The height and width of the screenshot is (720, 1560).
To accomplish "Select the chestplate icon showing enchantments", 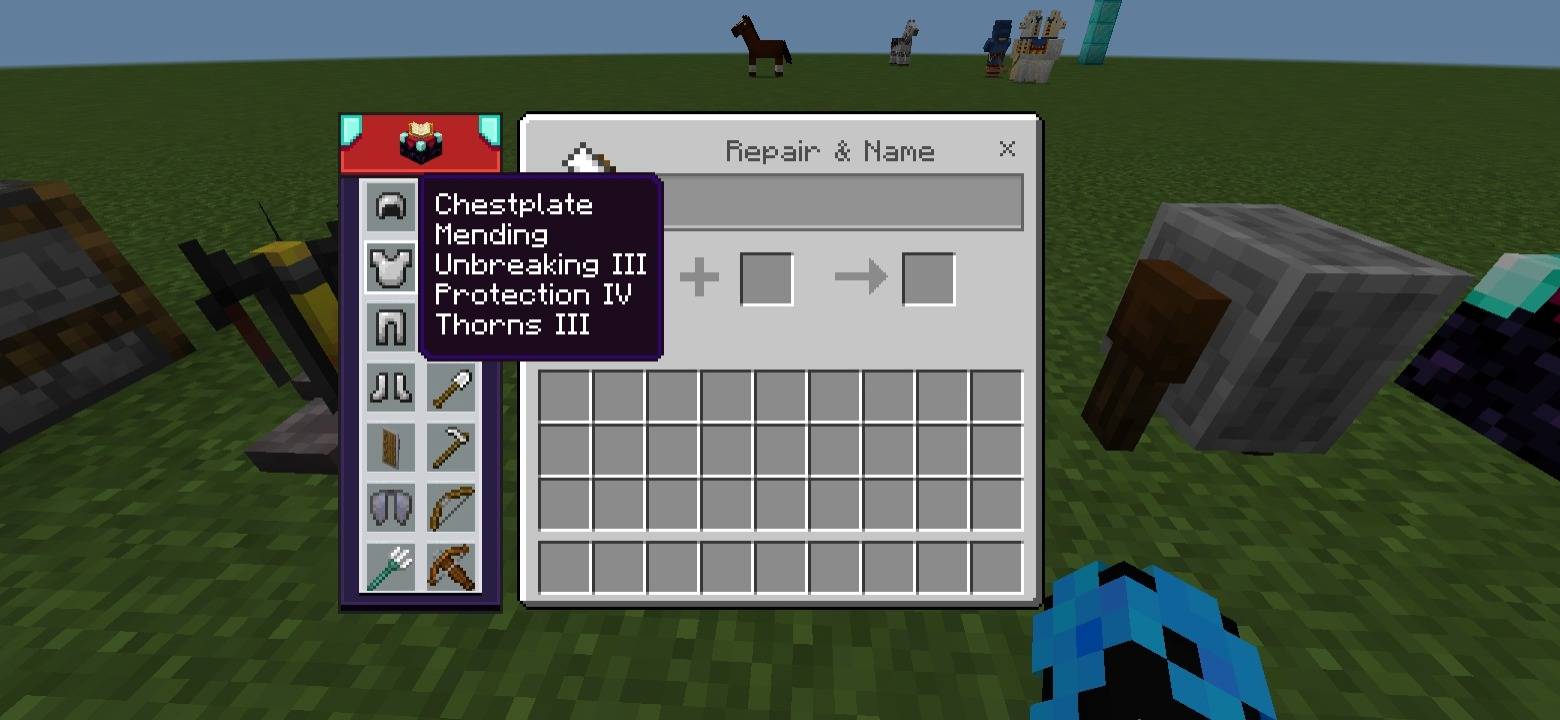I will (390, 265).
